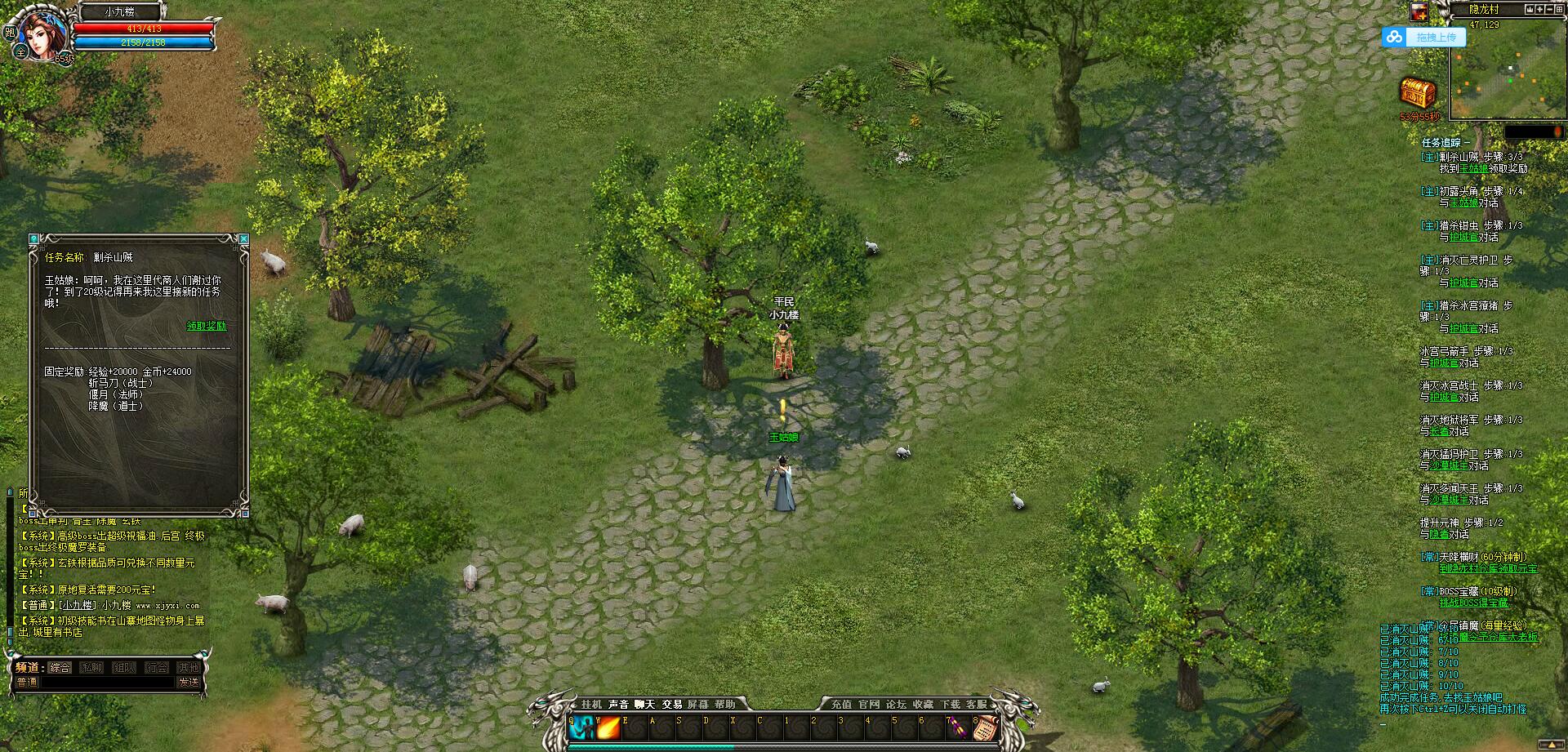The height and width of the screenshot is (752, 1568).
Task: Open the 帮助 help menu
Action: [724, 704]
